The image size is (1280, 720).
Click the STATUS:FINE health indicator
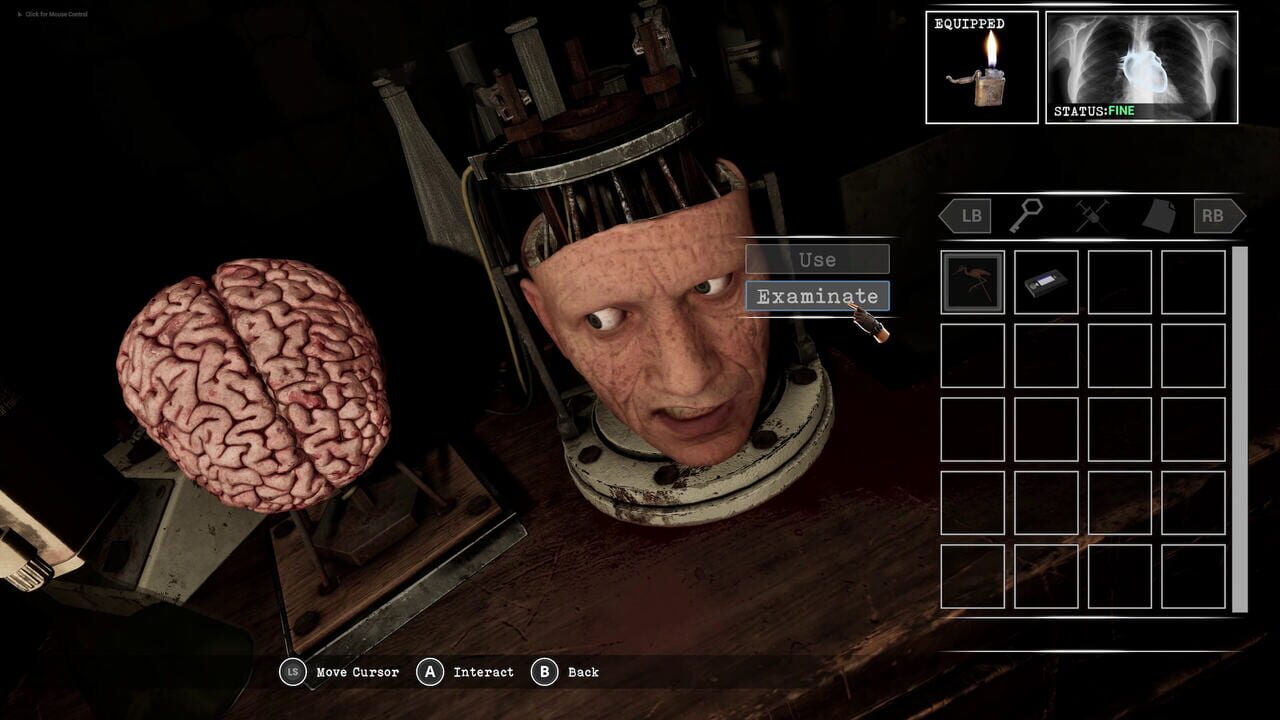[1097, 111]
